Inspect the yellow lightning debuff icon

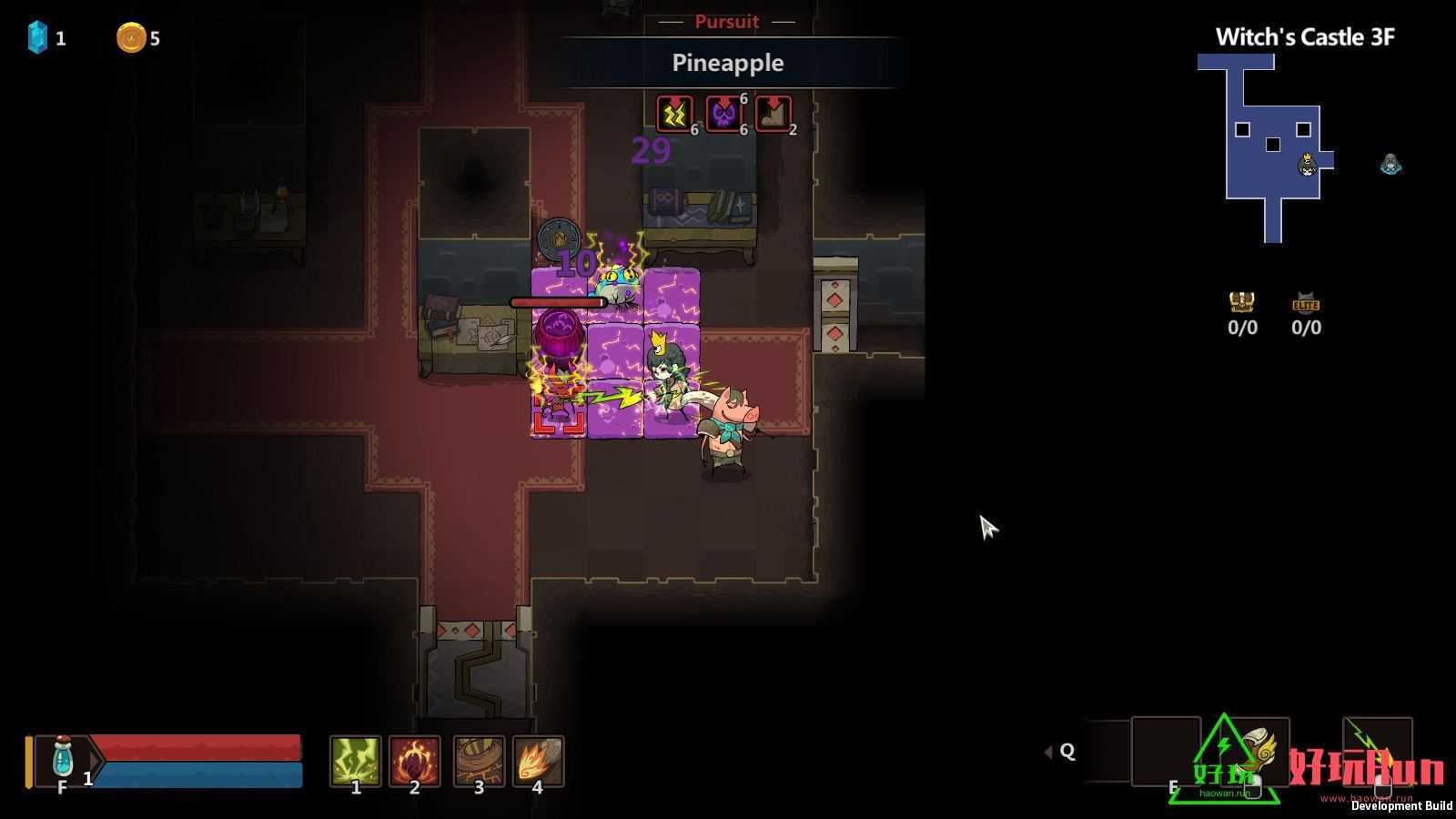click(674, 115)
